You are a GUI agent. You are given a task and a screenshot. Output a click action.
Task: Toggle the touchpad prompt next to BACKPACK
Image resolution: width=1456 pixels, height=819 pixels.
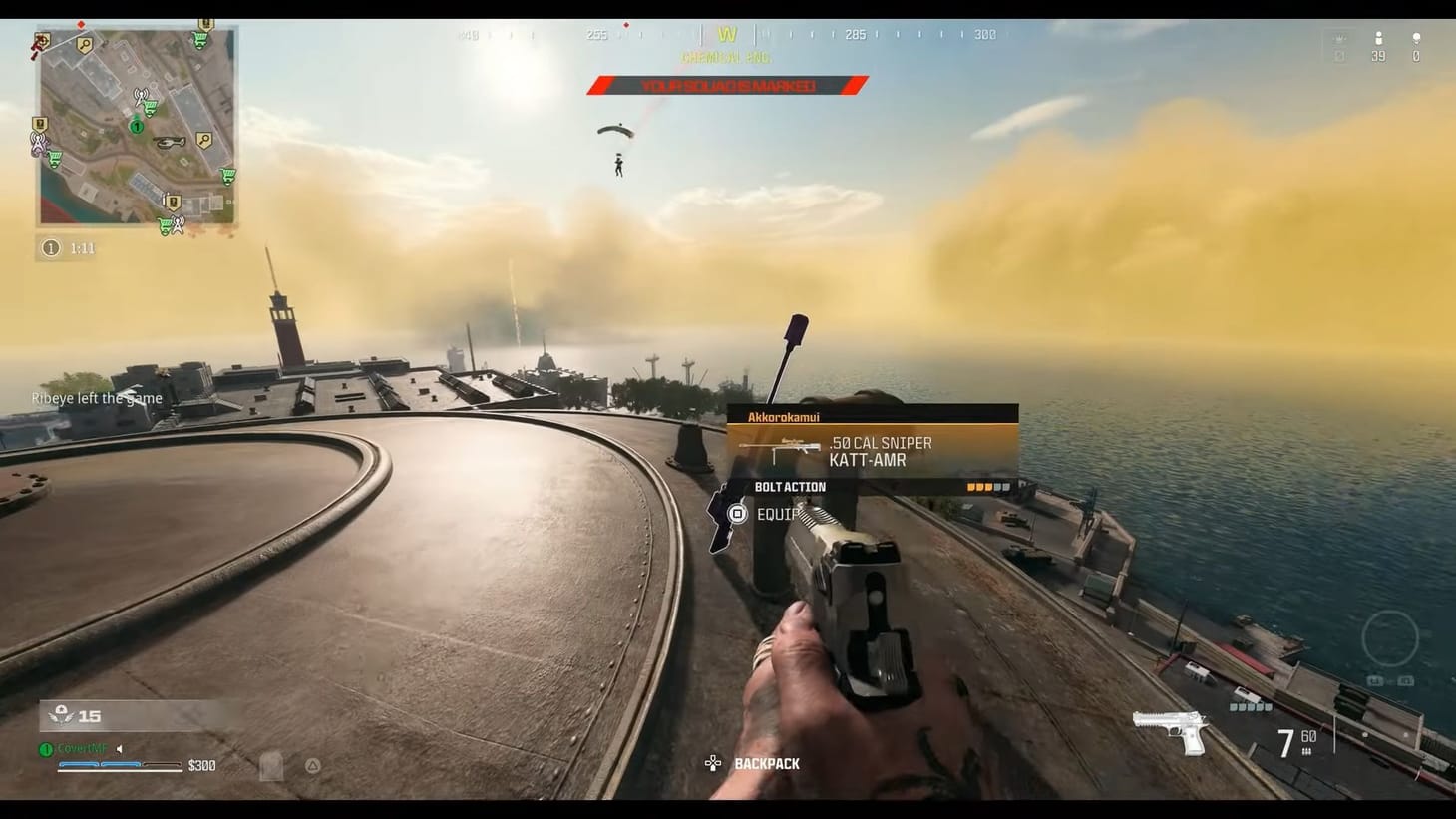pyautogui.click(x=712, y=763)
